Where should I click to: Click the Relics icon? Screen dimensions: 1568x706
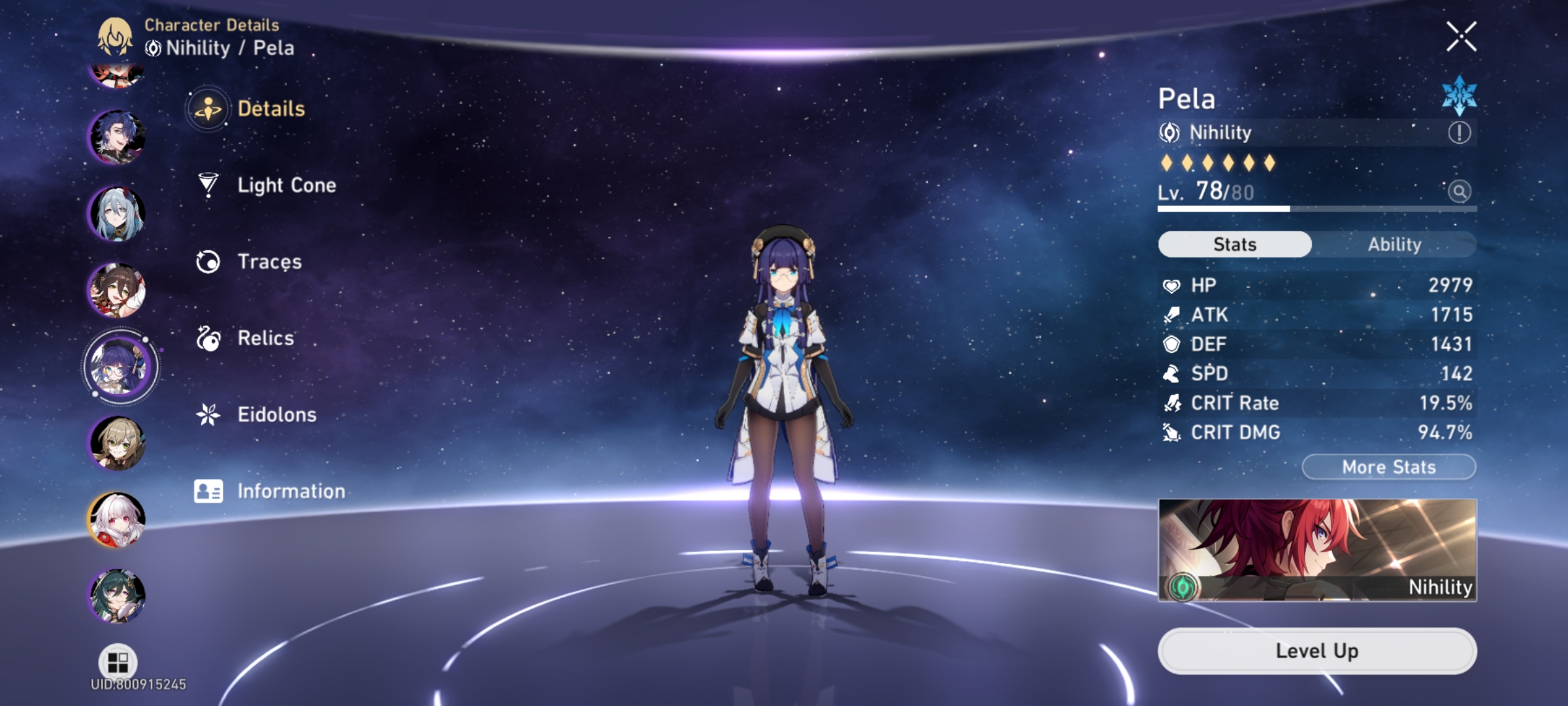coord(208,338)
